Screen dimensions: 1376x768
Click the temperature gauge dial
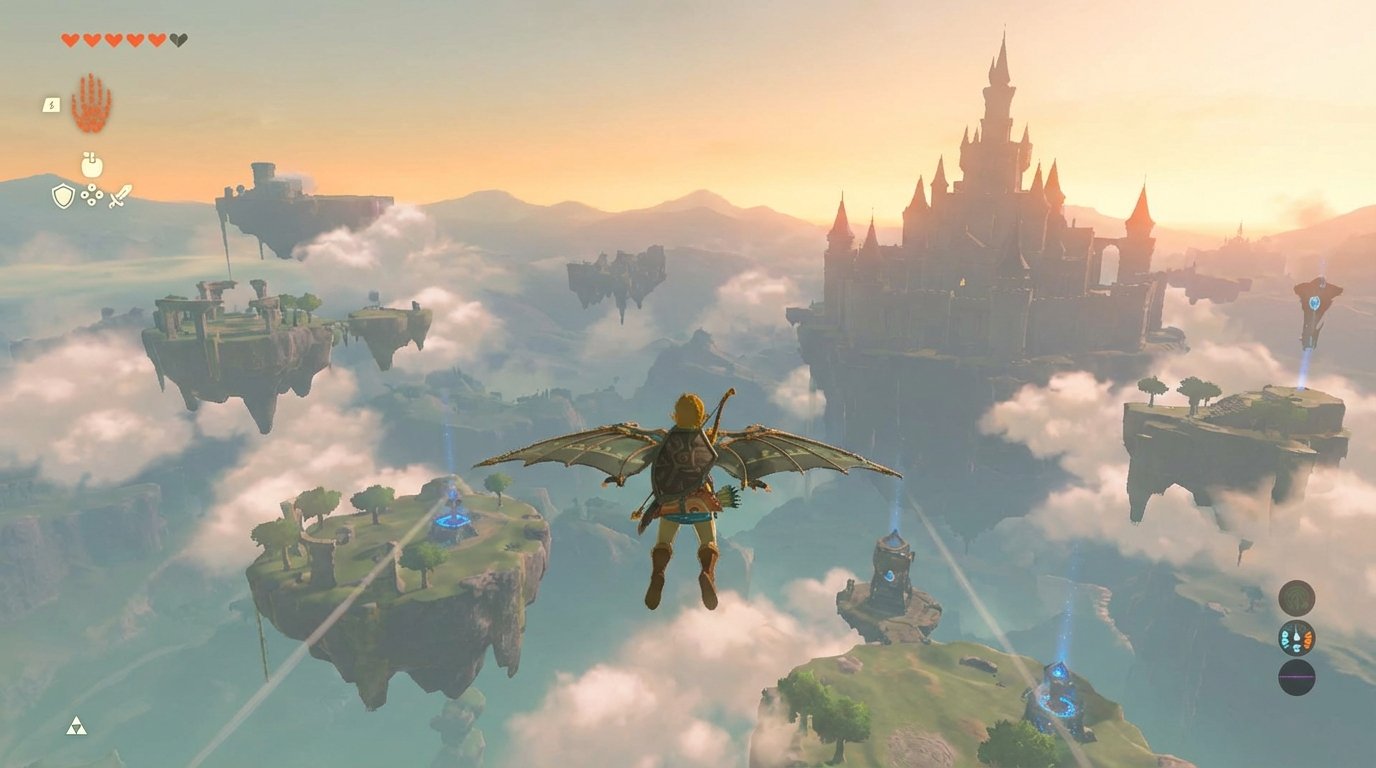click(1297, 637)
